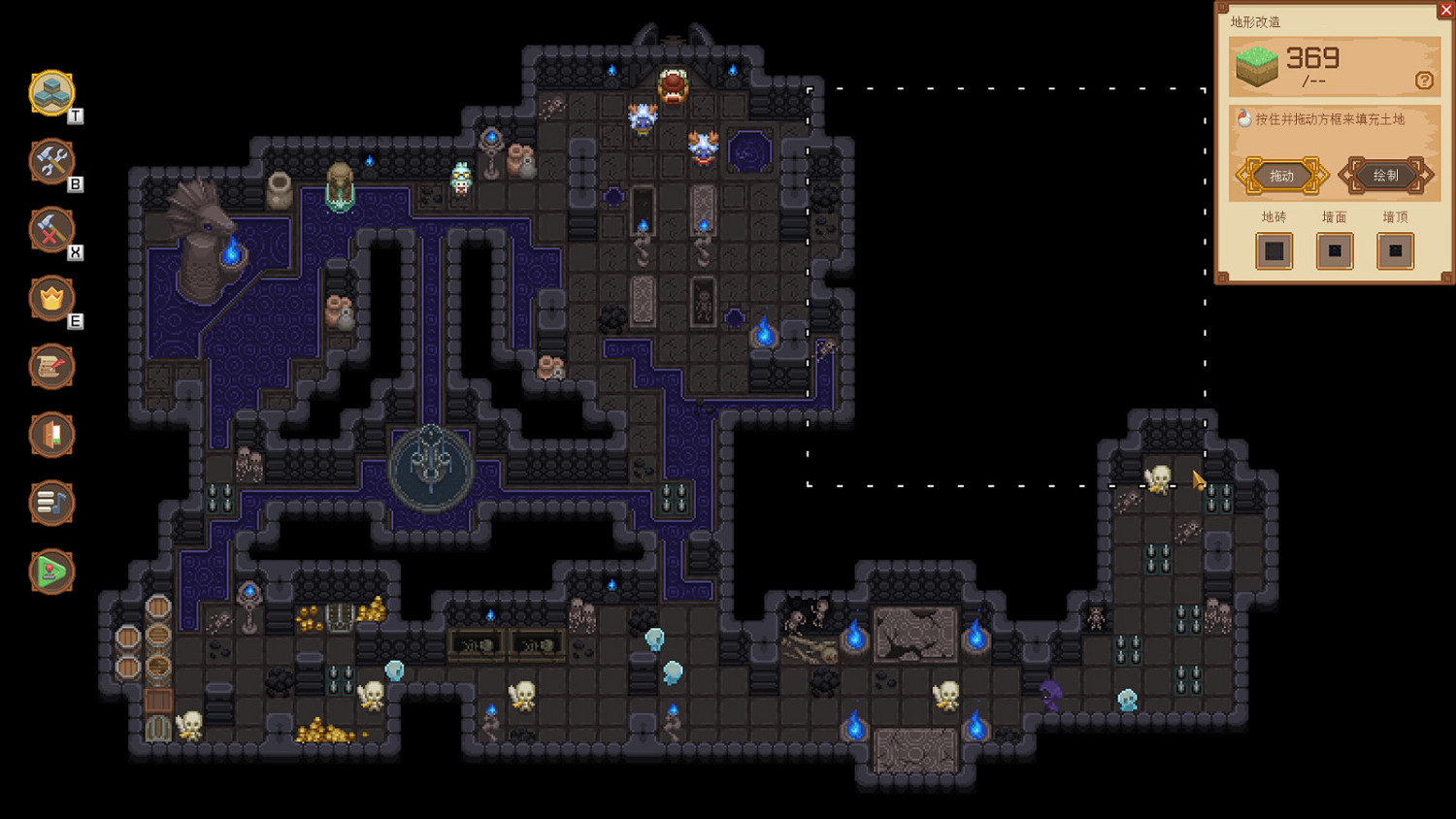Screen dimensions: 1456x819
Task: Select the 地砖 floor tile swatch
Action: tap(1274, 251)
